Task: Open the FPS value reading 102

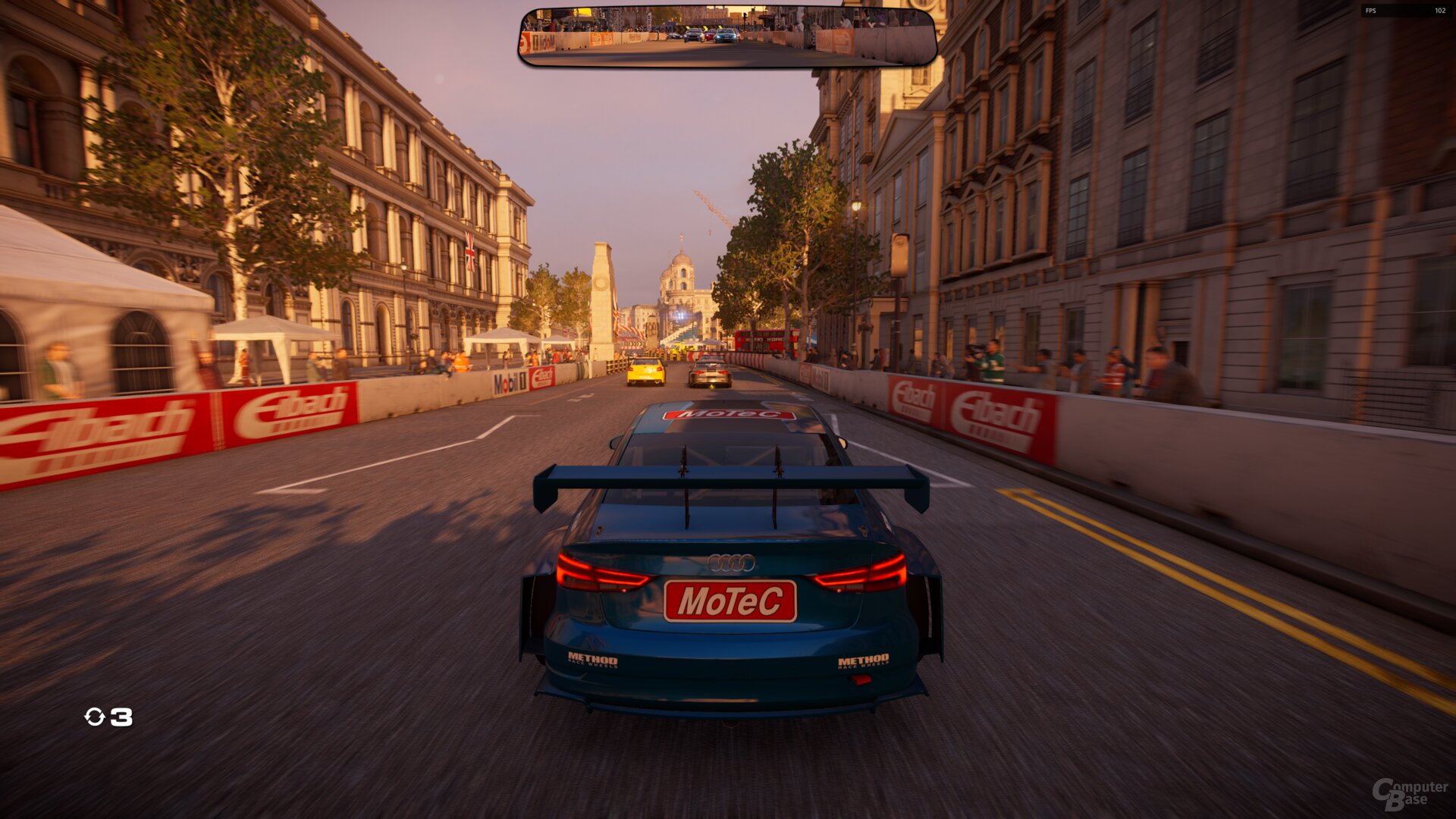Action: tap(1440, 11)
